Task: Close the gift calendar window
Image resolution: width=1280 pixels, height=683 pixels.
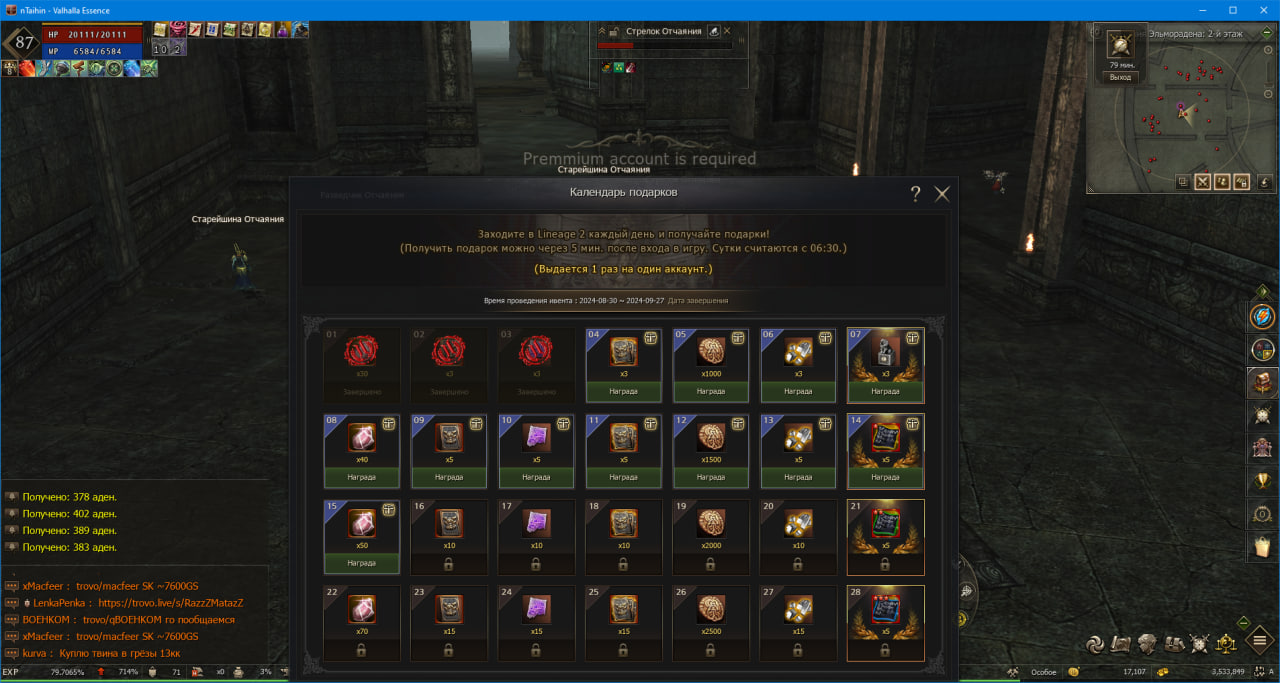Action: tap(942, 194)
